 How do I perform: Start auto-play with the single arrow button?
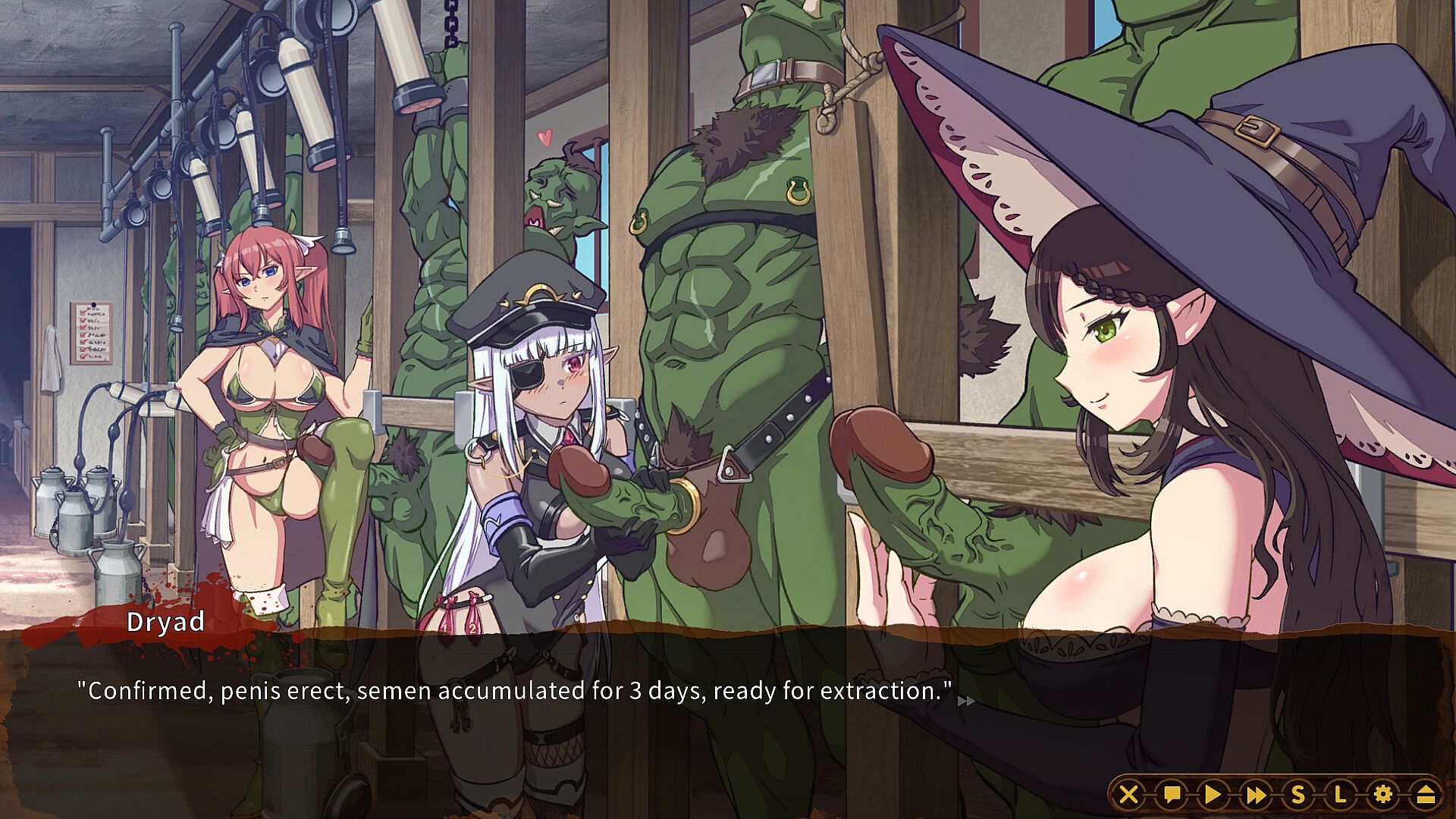pyautogui.click(x=1213, y=794)
